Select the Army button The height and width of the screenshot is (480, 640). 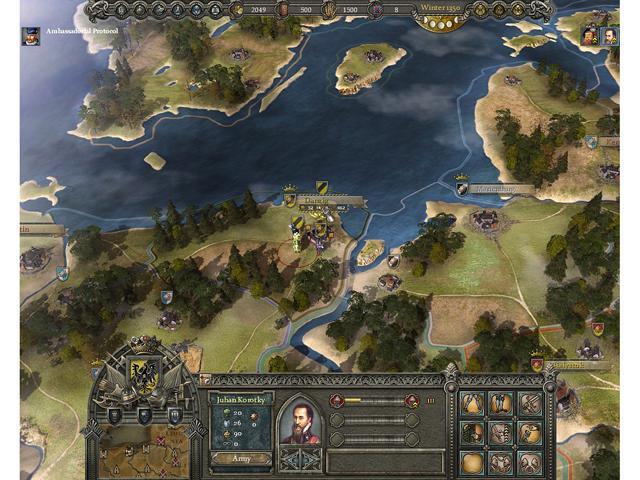[x=240, y=457]
